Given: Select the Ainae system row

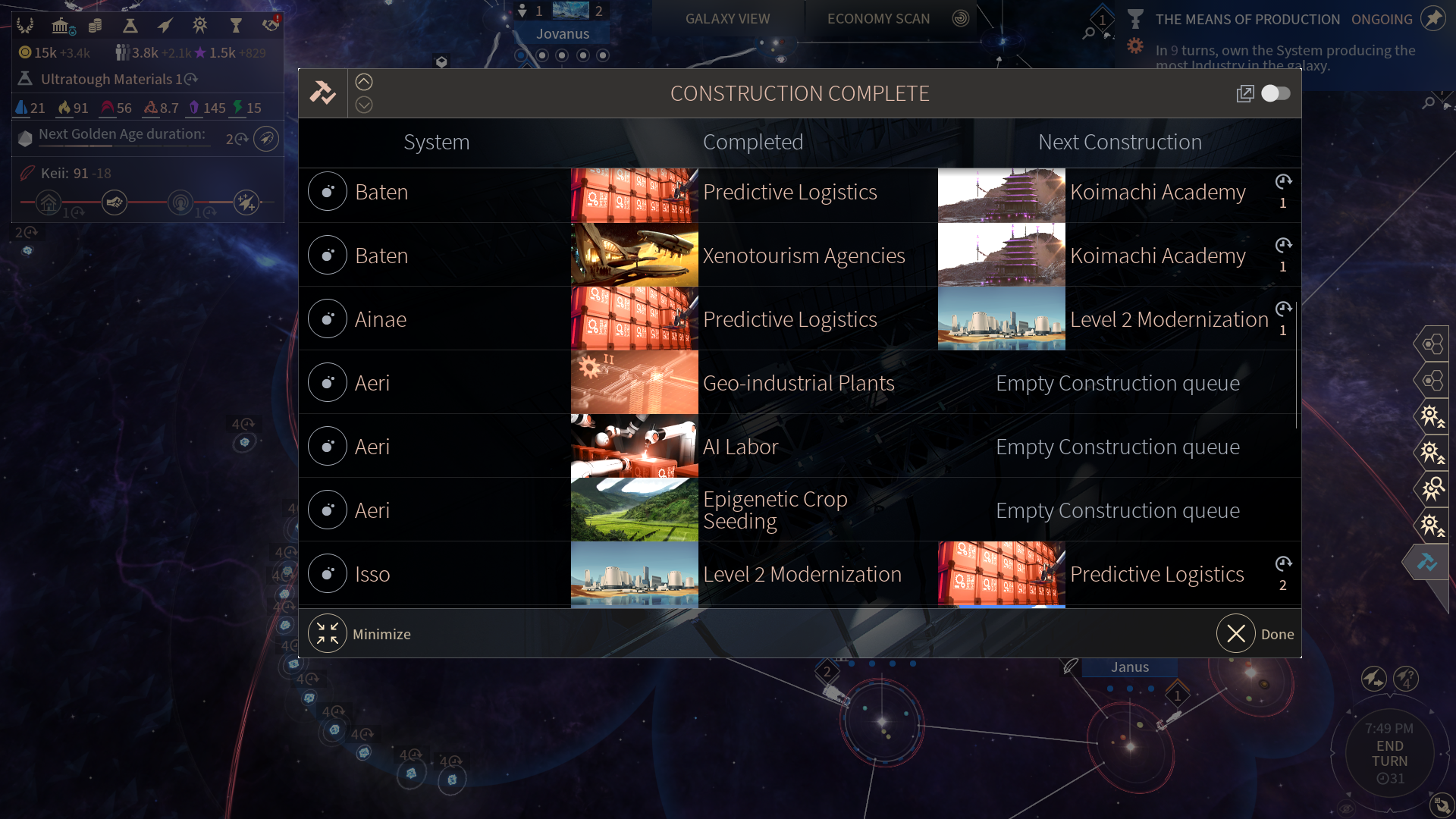Looking at the screenshot, I should click(381, 319).
